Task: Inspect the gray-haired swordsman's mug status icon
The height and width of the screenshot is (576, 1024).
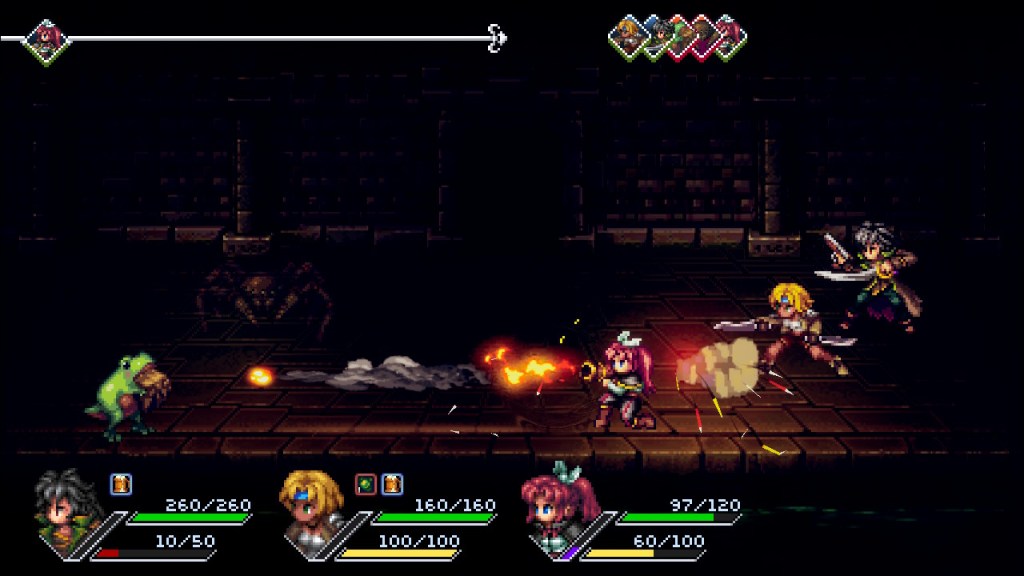Action: tap(120, 484)
